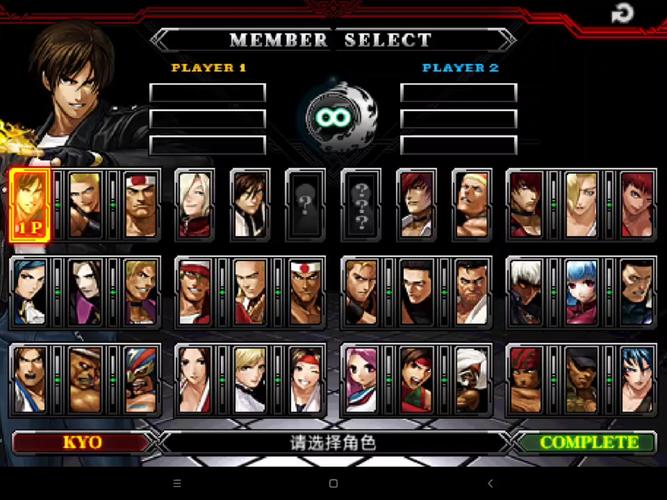Tap the Android home navigation button
The image size is (667, 500).
pos(333,484)
